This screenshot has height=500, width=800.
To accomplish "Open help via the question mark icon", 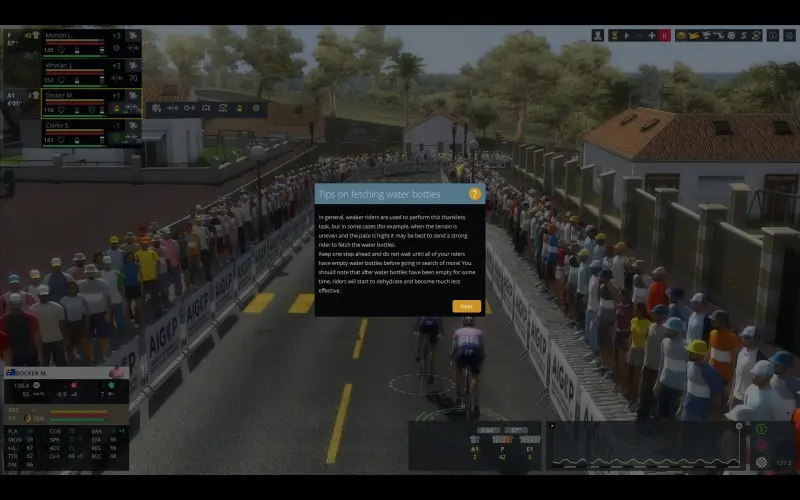I will coord(475,194).
